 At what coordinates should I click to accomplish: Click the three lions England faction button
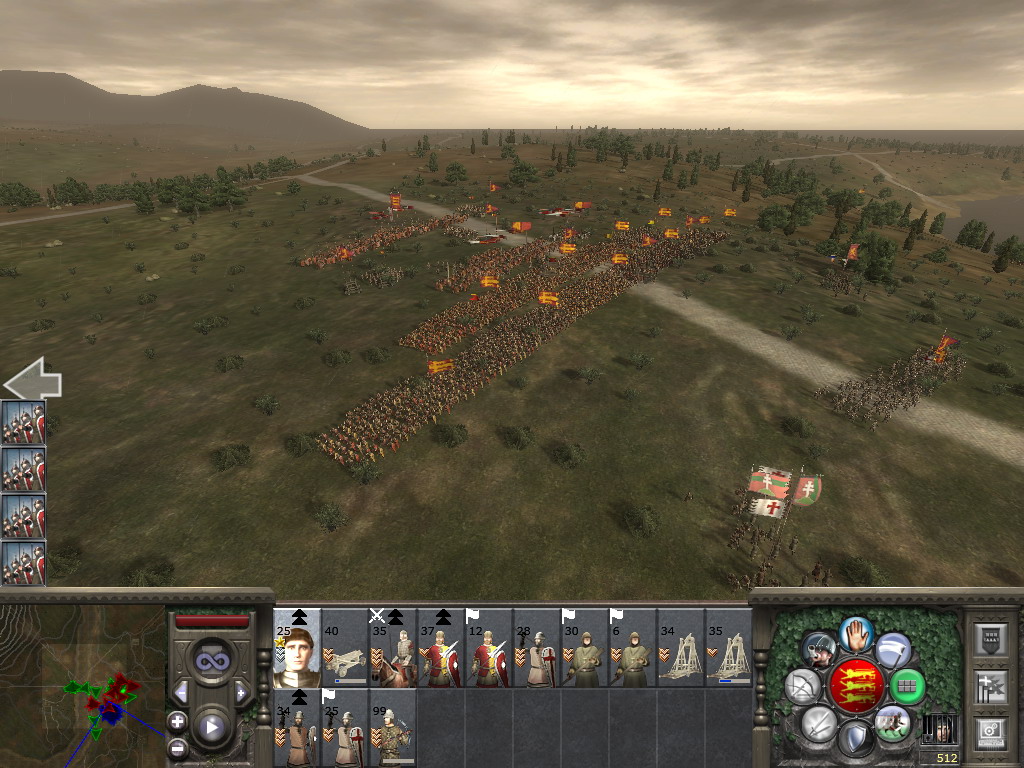[x=856, y=686]
